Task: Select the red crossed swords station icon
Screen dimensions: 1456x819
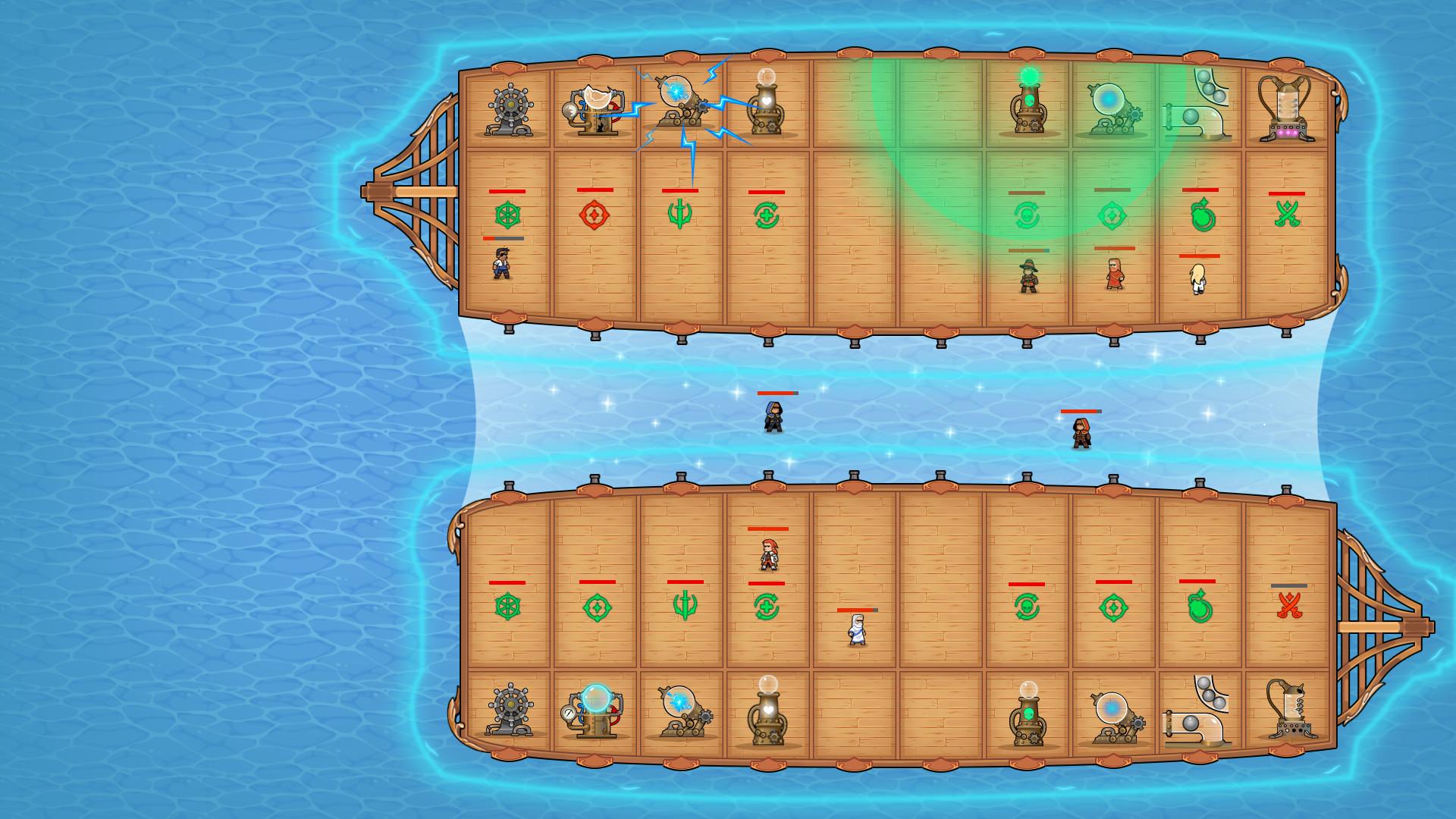Action: 1289,606
